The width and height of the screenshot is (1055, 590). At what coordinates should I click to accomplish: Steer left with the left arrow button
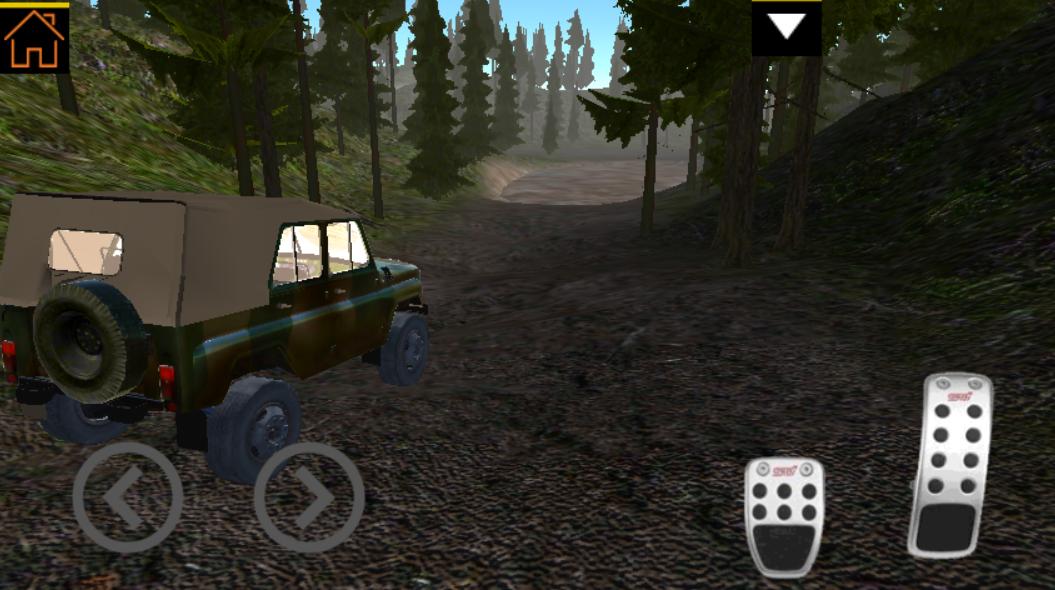coord(127,497)
